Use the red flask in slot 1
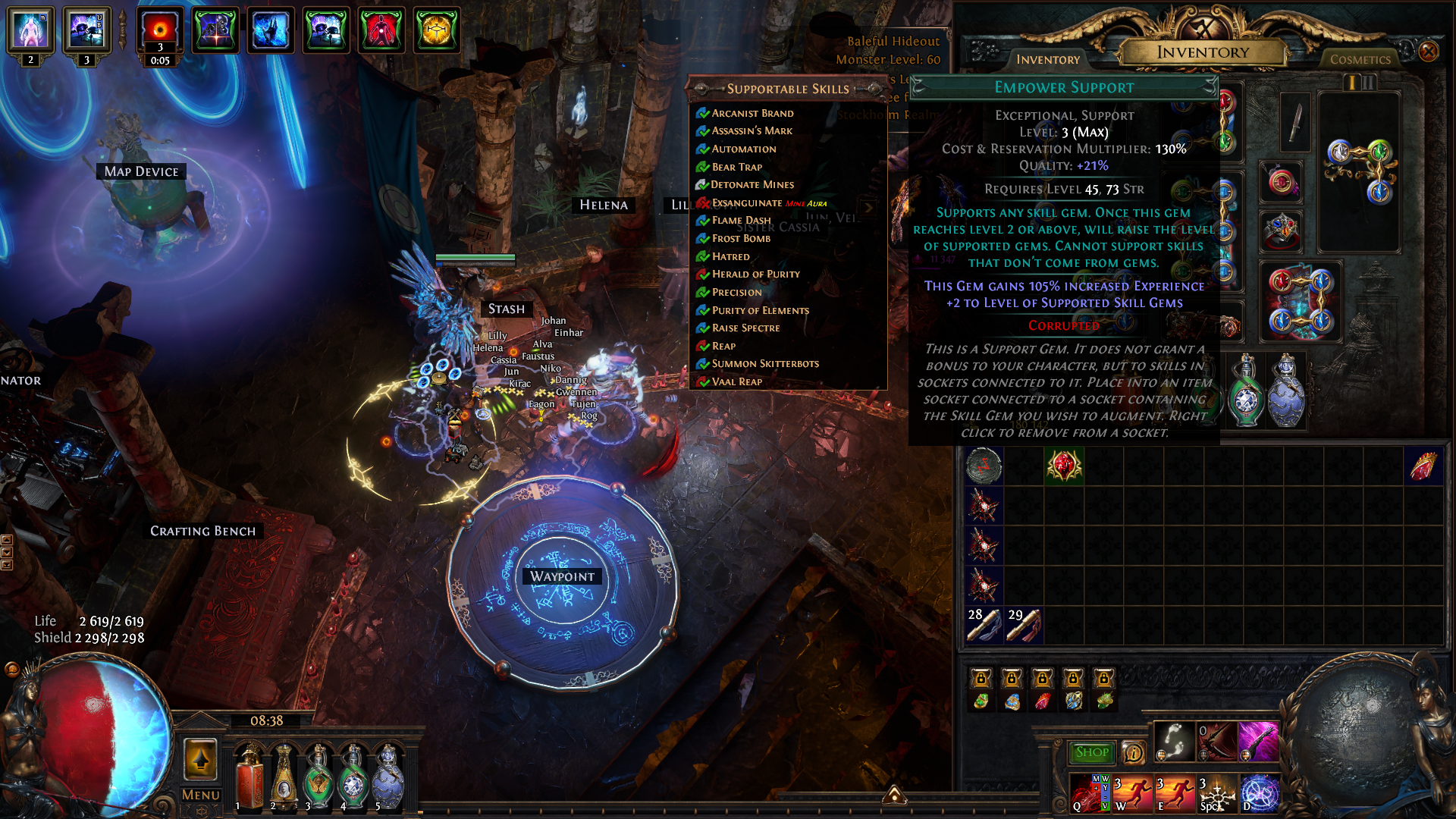 click(249, 777)
